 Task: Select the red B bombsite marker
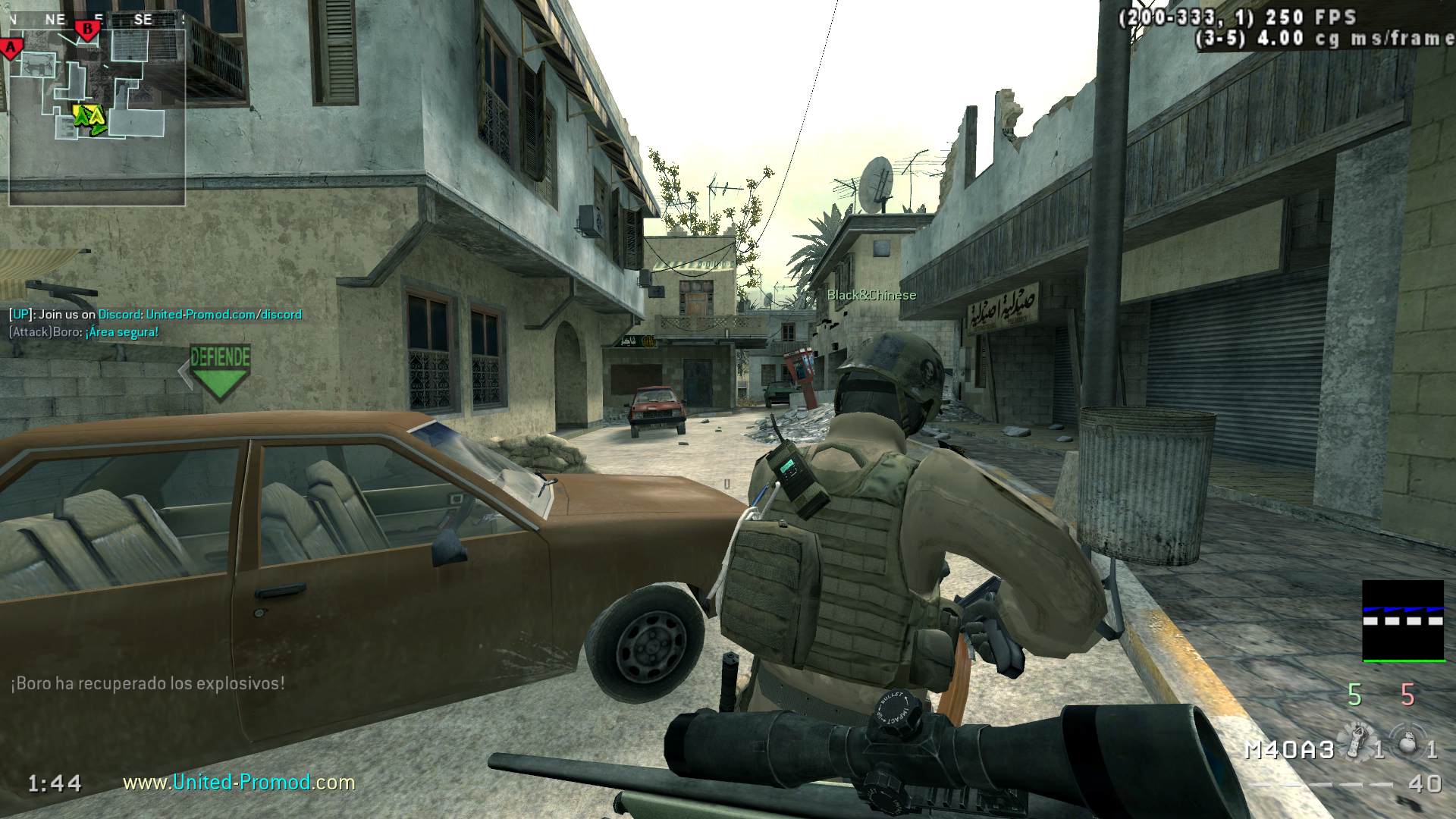(x=88, y=30)
